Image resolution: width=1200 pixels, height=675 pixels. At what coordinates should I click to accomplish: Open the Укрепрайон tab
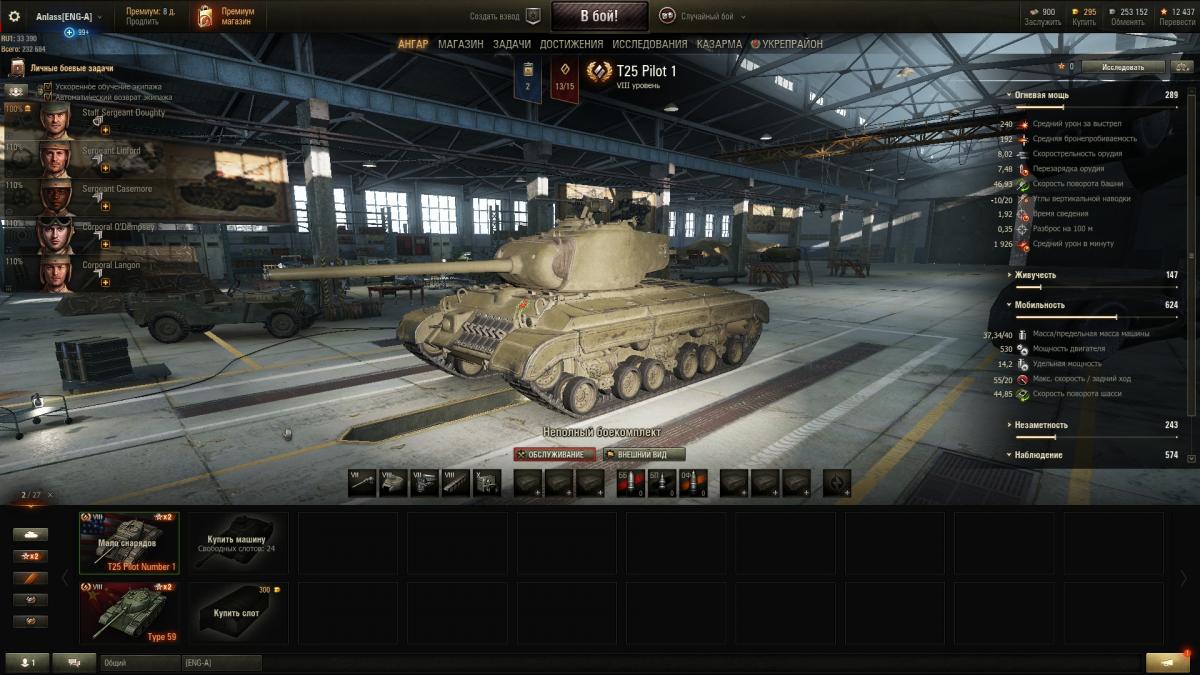791,44
